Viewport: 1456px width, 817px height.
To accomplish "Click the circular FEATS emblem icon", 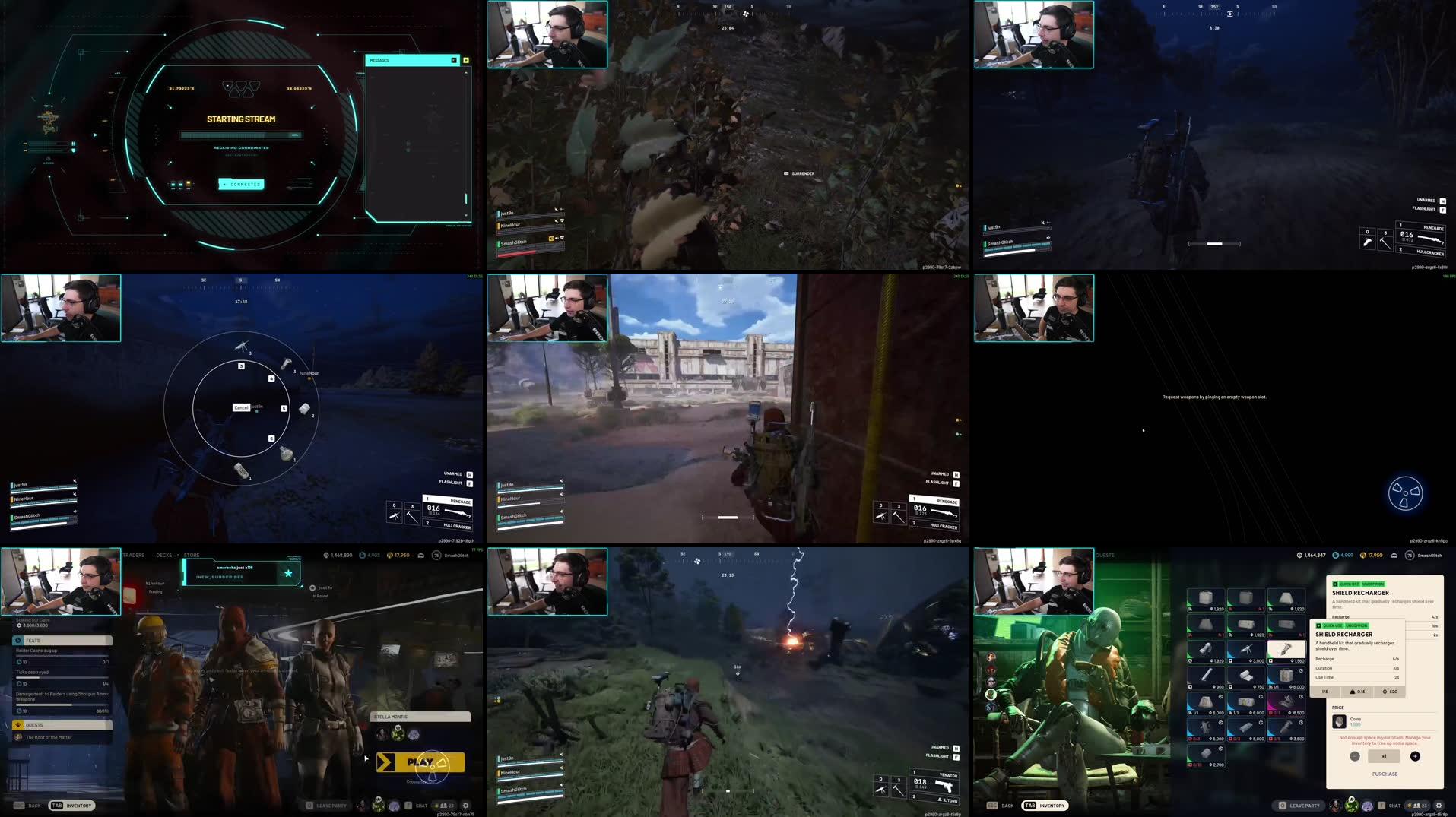I will [17, 641].
